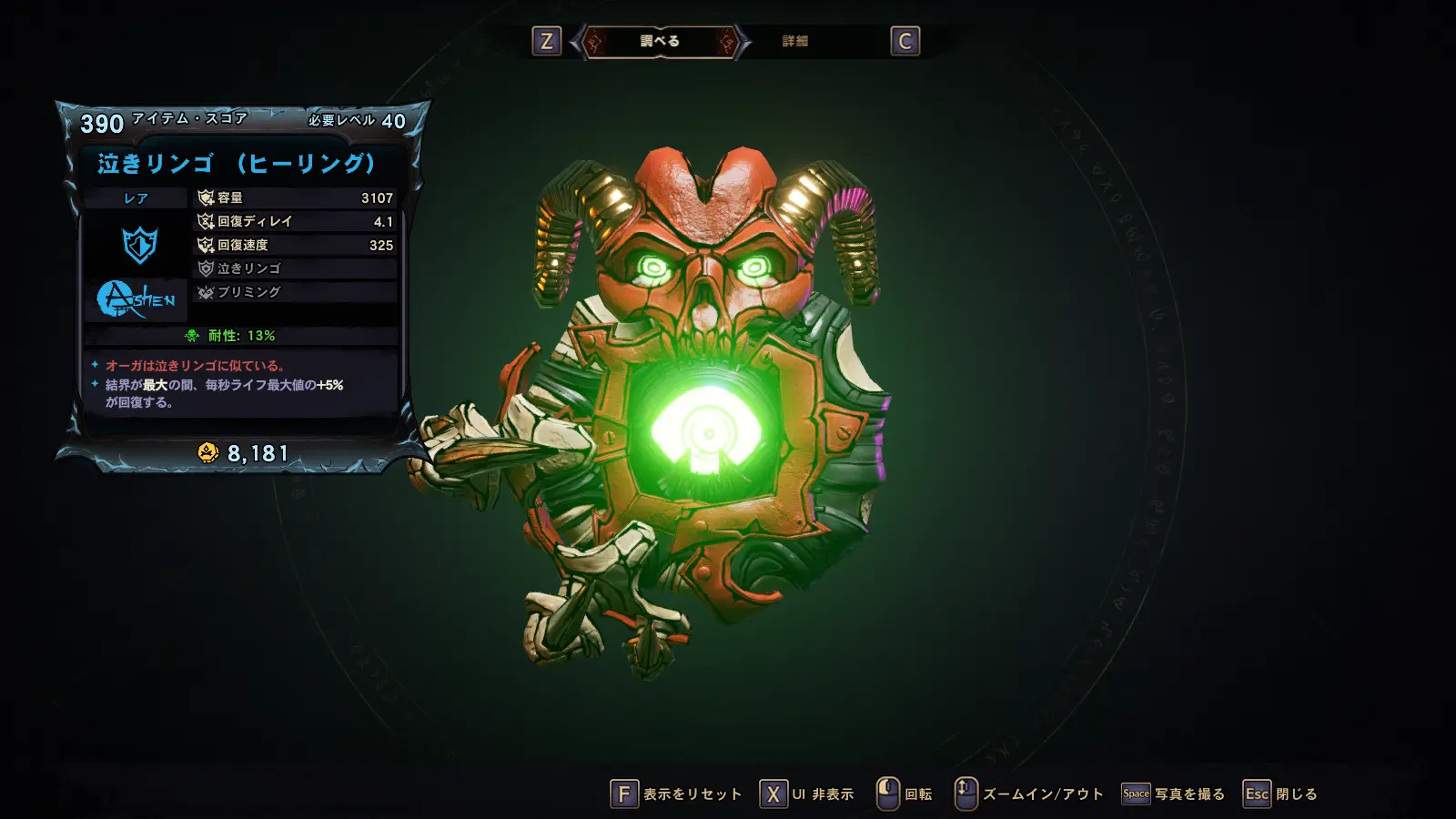Close the inspect screen with 閉じる
Image resolution: width=1456 pixels, height=819 pixels.
tap(1280, 794)
